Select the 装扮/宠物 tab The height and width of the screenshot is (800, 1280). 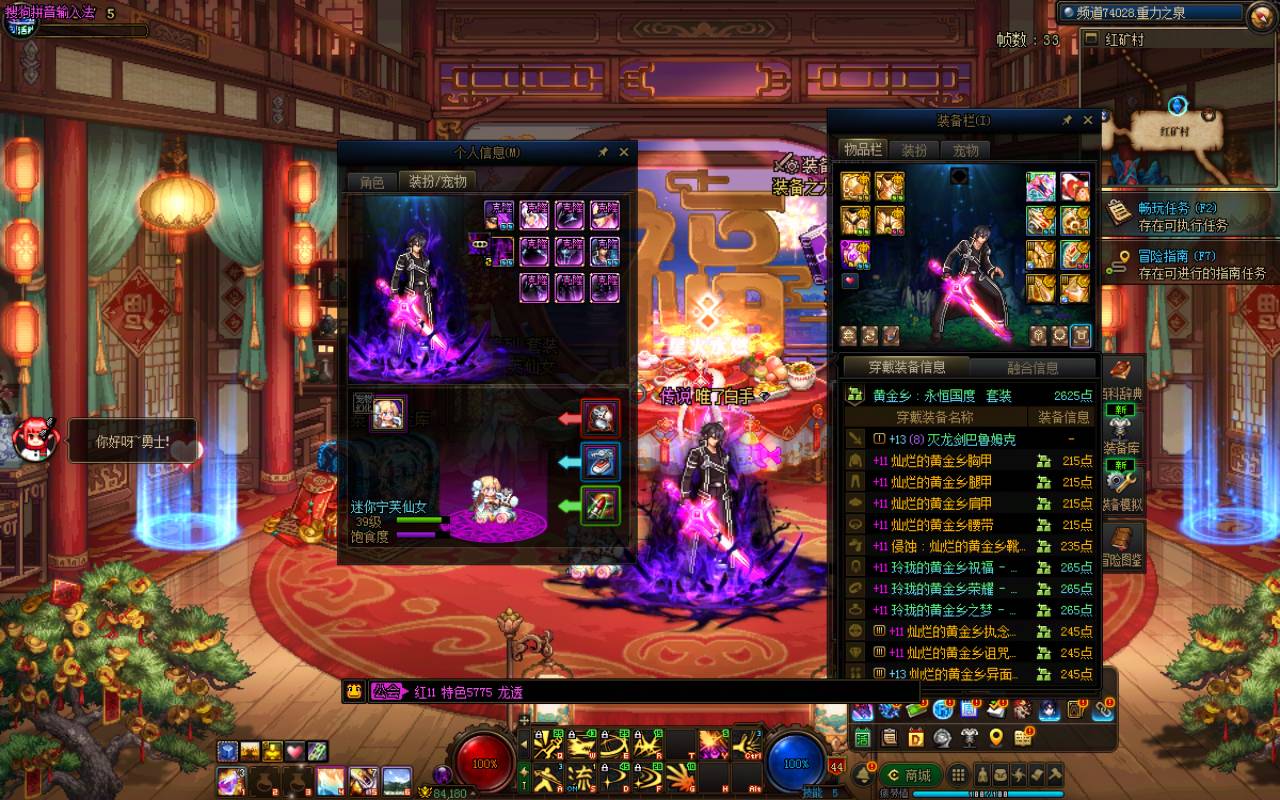coord(438,182)
